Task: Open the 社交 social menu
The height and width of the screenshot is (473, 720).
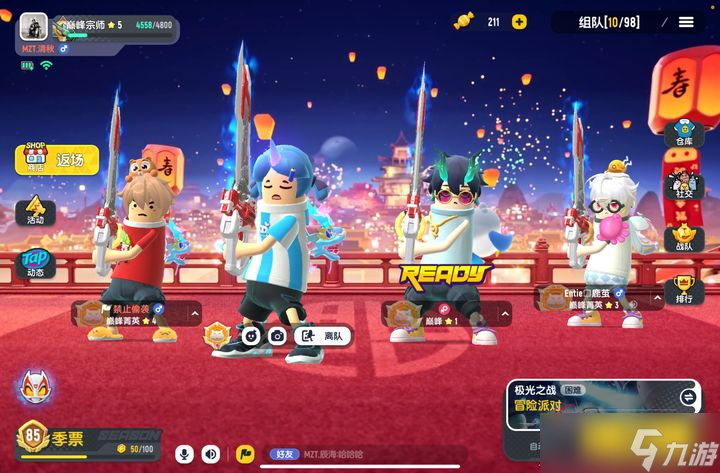Action: point(684,187)
